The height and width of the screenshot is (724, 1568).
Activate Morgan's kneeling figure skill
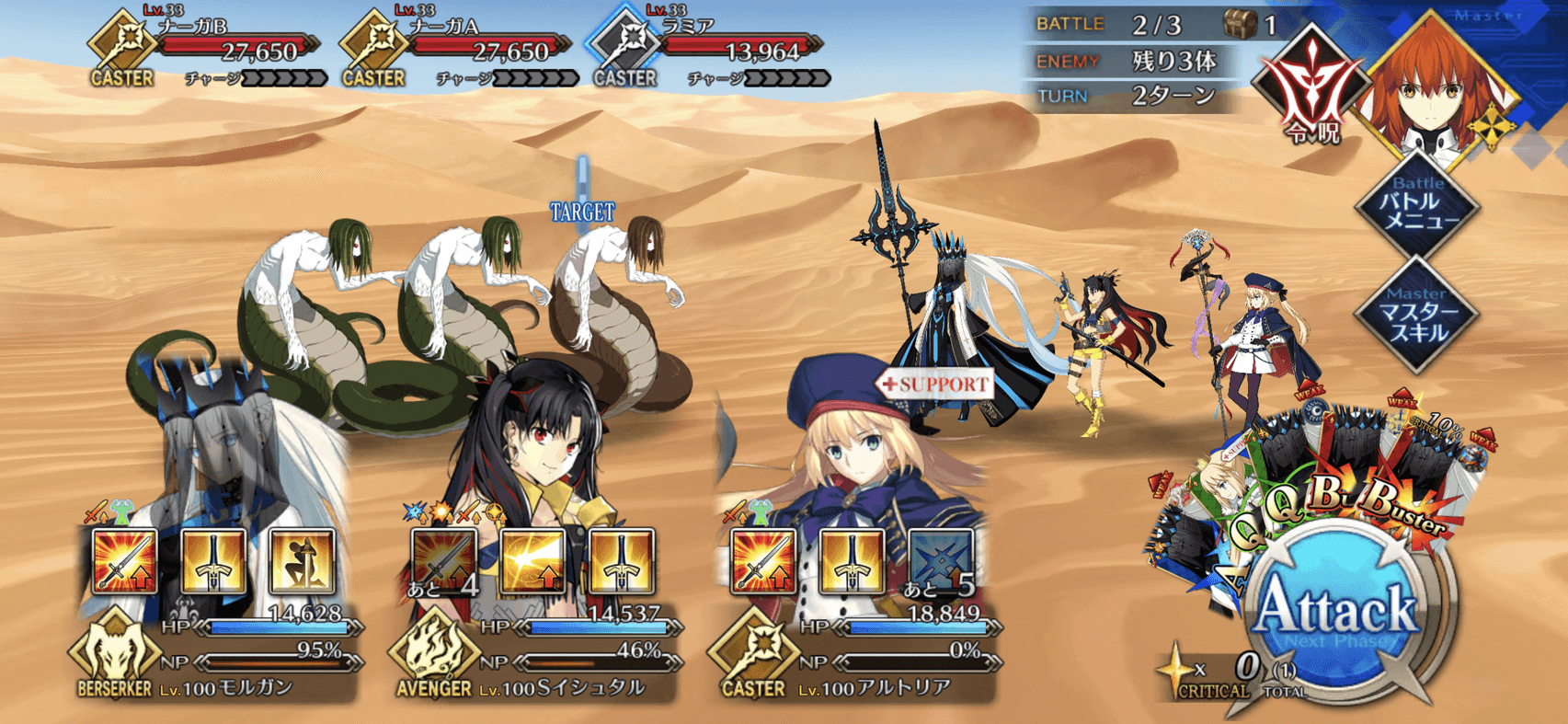302,561
